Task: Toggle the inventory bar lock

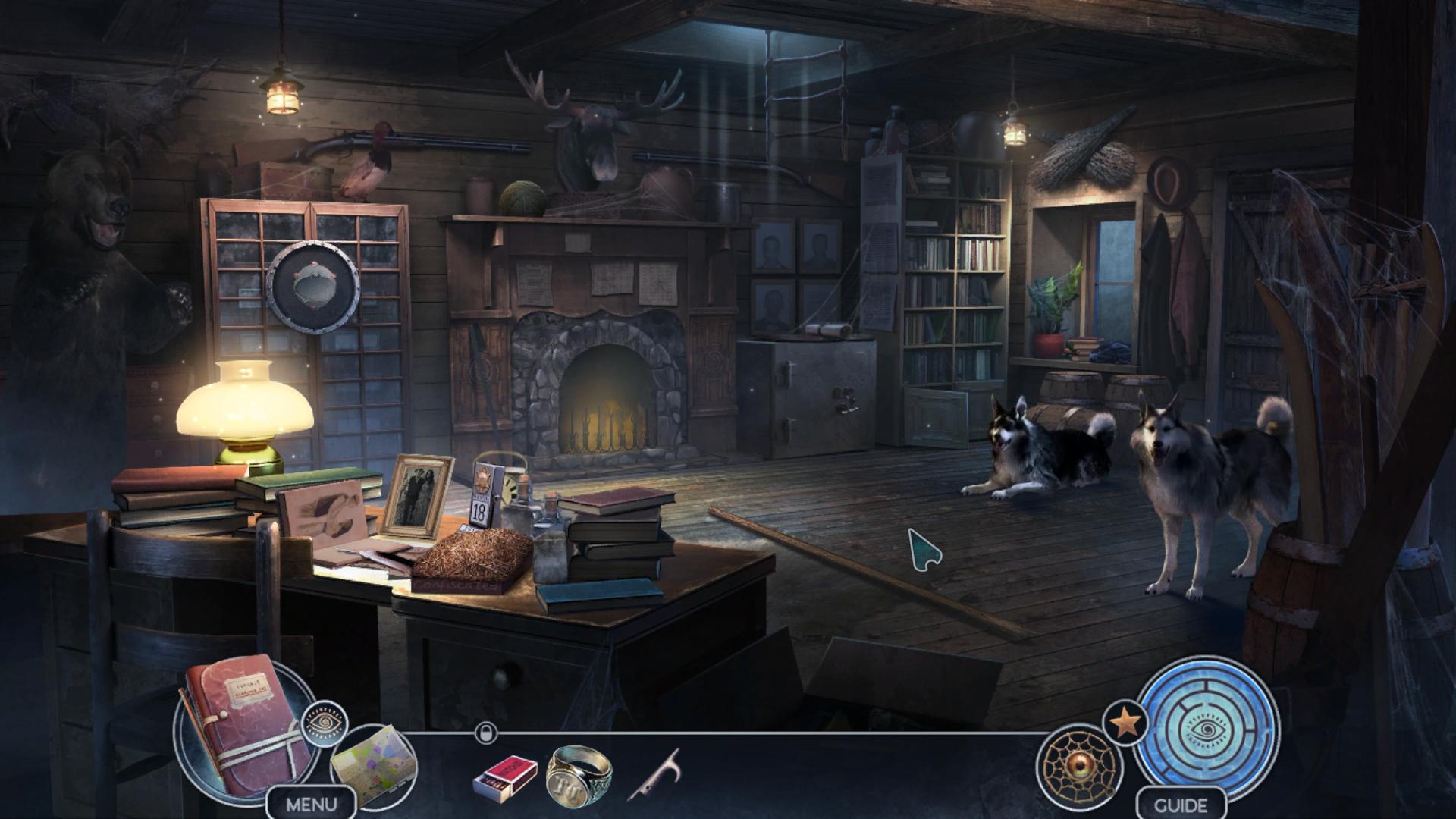Action: pos(485,733)
